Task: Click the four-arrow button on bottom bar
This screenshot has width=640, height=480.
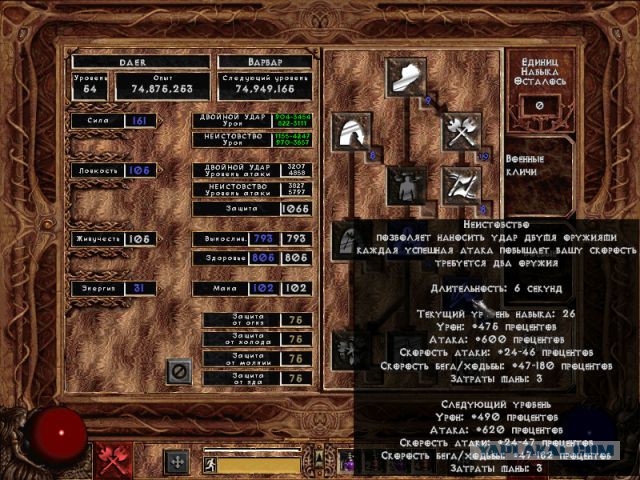Action: [177, 462]
